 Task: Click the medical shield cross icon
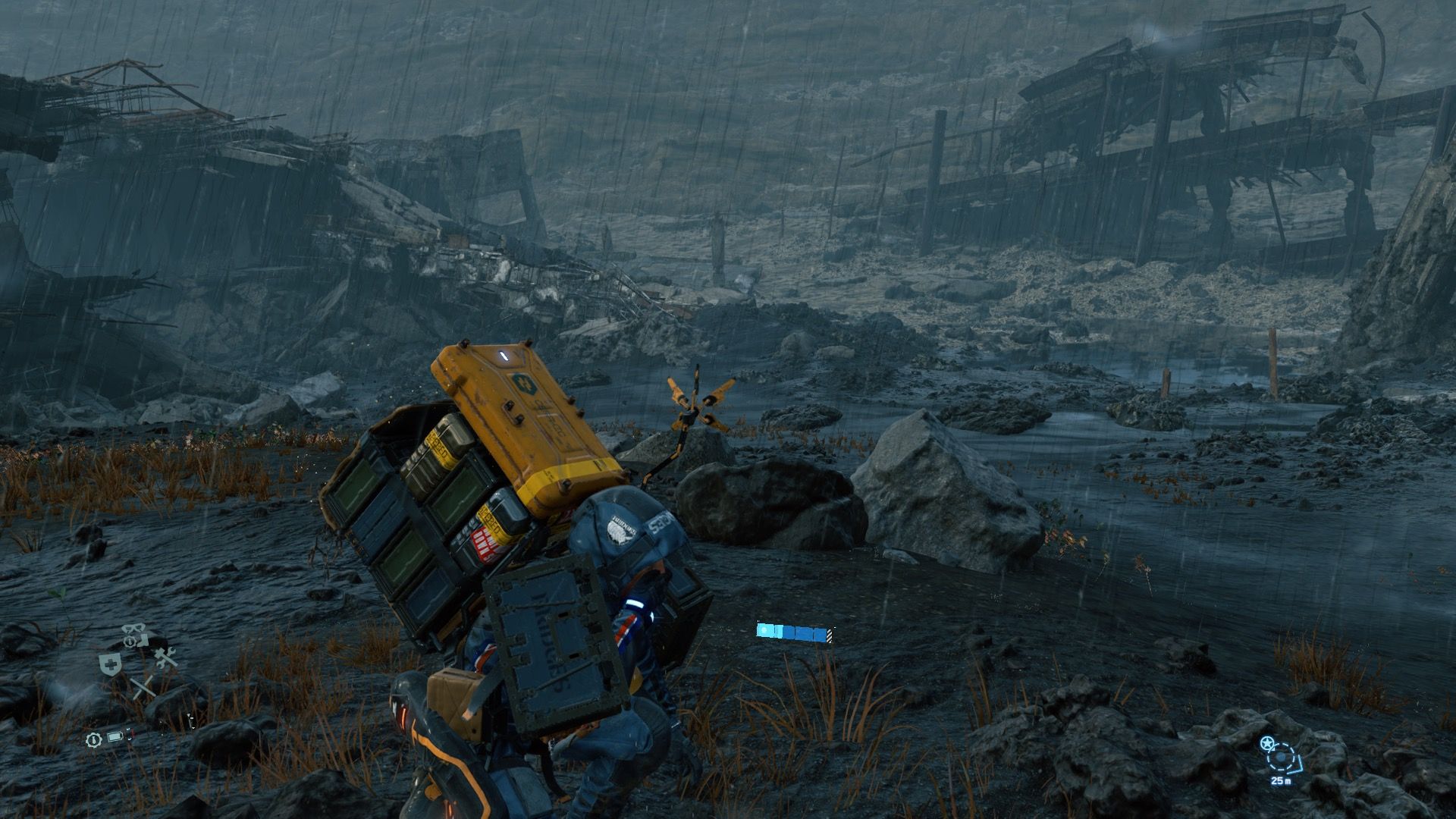109,663
